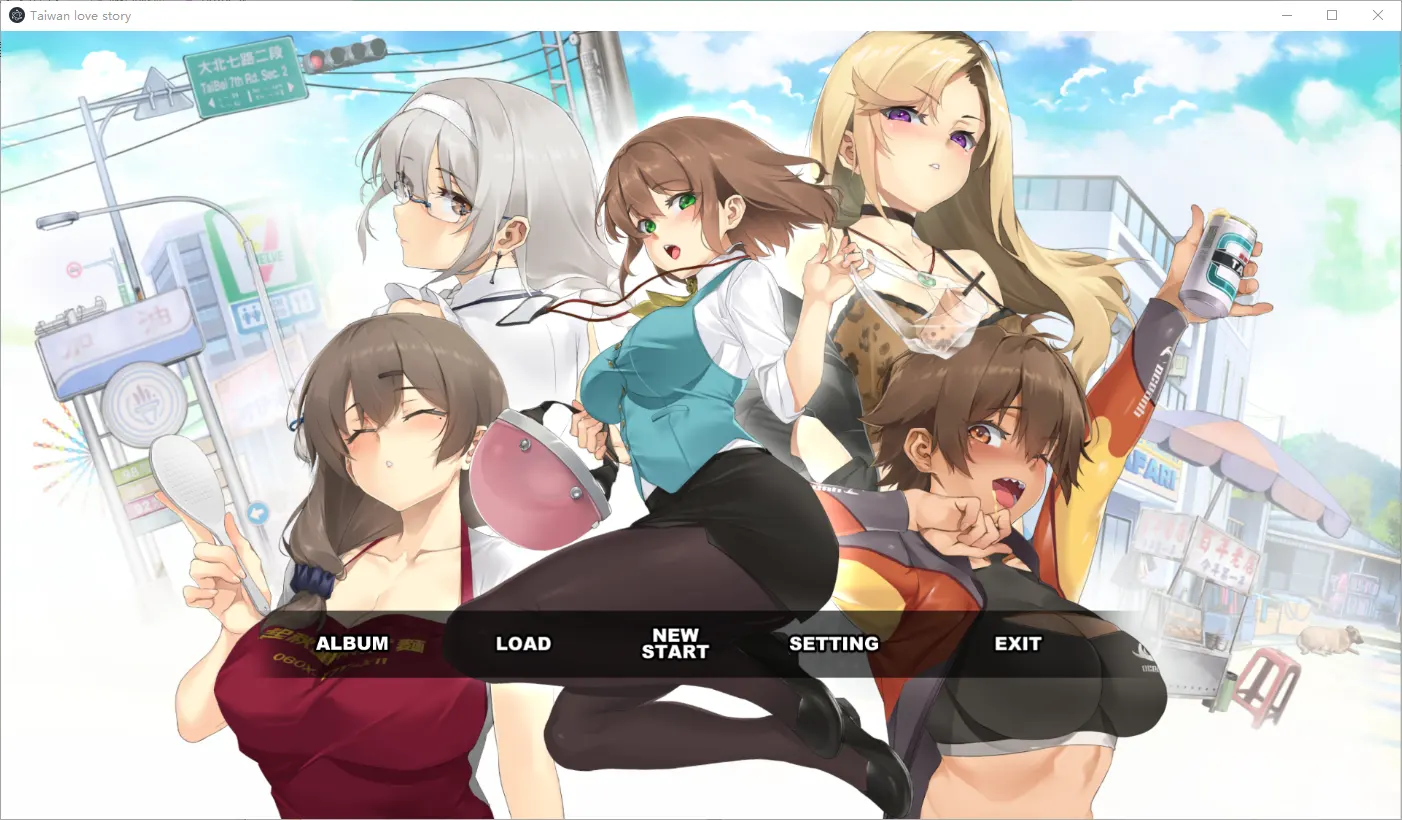The width and height of the screenshot is (1402, 820).
Task: Open the ALBUM gallery
Action: 350,643
